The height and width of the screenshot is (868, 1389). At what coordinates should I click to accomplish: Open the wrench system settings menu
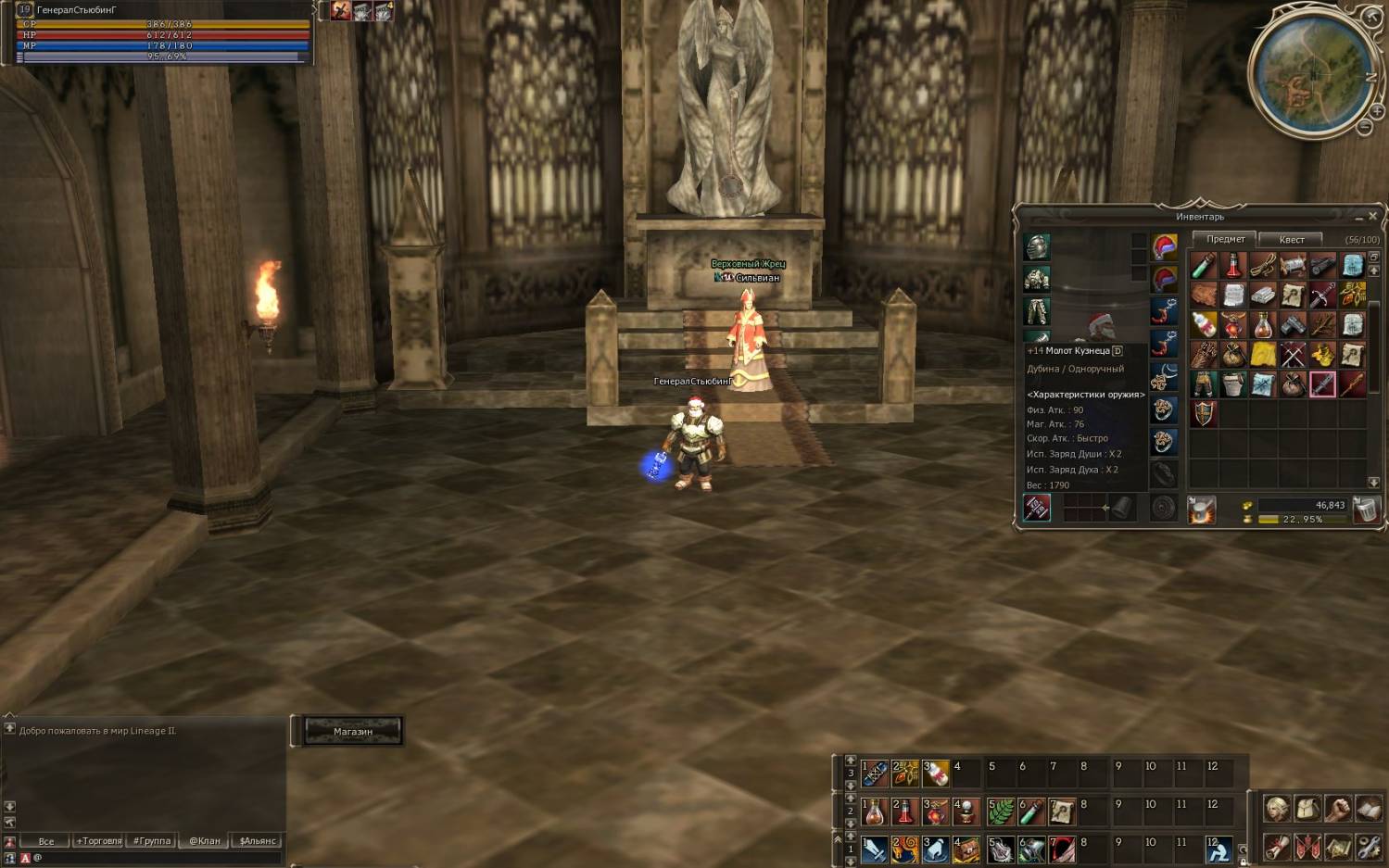tap(1370, 846)
